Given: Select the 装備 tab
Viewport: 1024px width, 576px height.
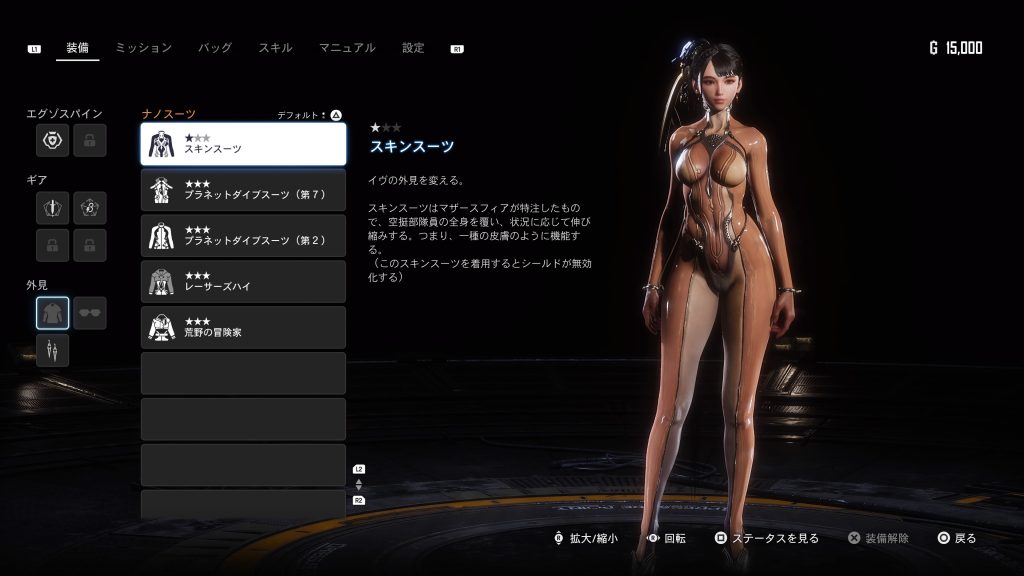Looking at the screenshot, I should [x=77, y=48].
